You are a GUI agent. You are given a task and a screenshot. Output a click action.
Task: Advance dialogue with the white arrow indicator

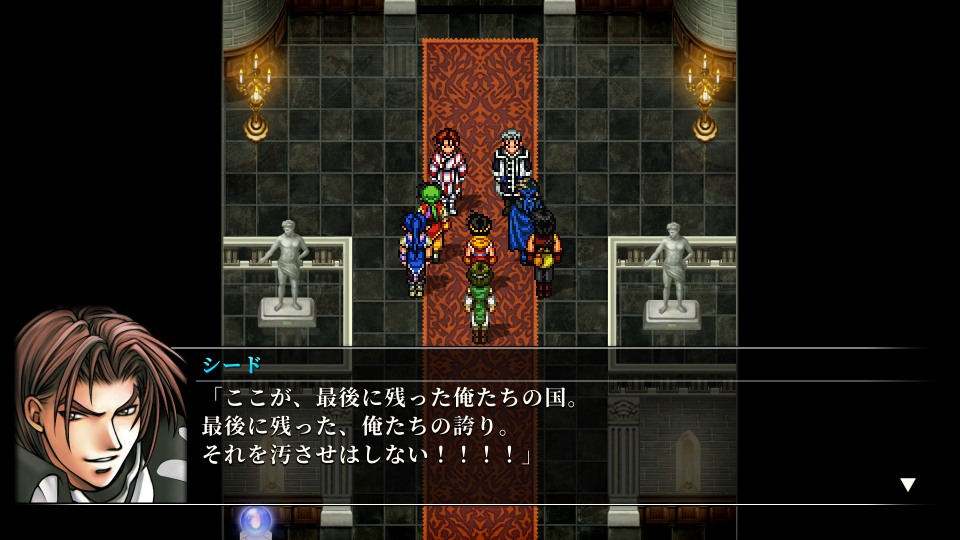click(x=907, y=485)
